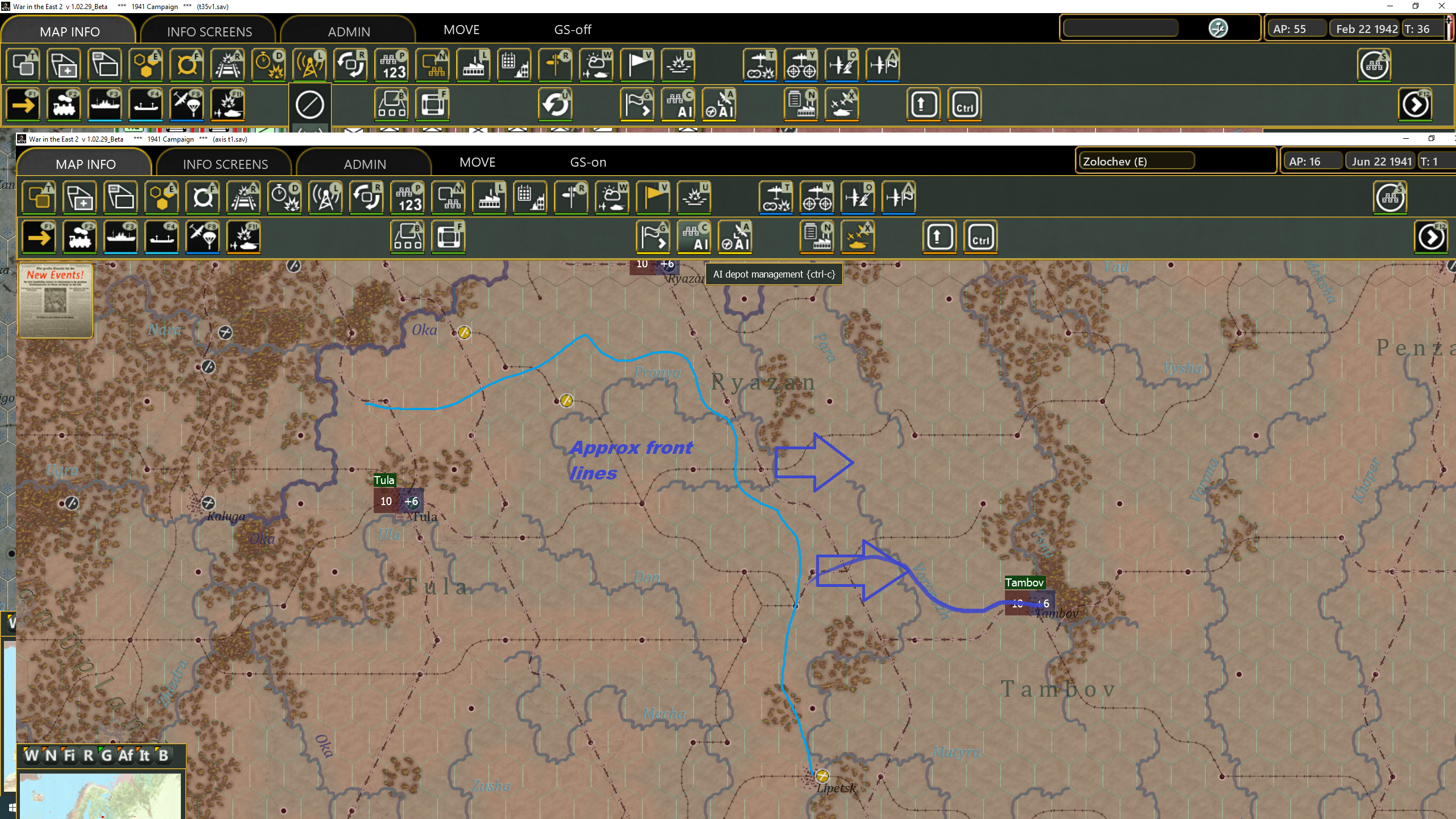
Task: Open the ADMIN tab
Action: pos(365,163)
